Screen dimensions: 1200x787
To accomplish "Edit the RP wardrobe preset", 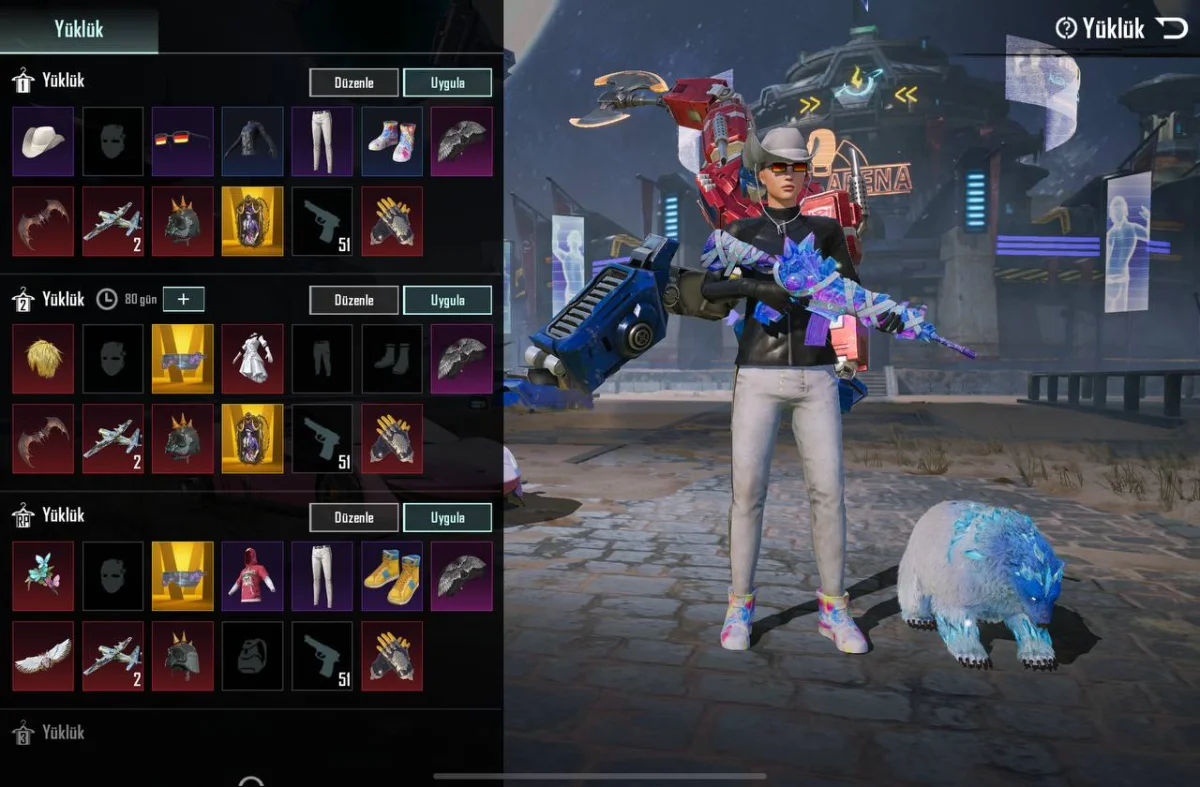I will pyautogui.click(x=353, y=517).
